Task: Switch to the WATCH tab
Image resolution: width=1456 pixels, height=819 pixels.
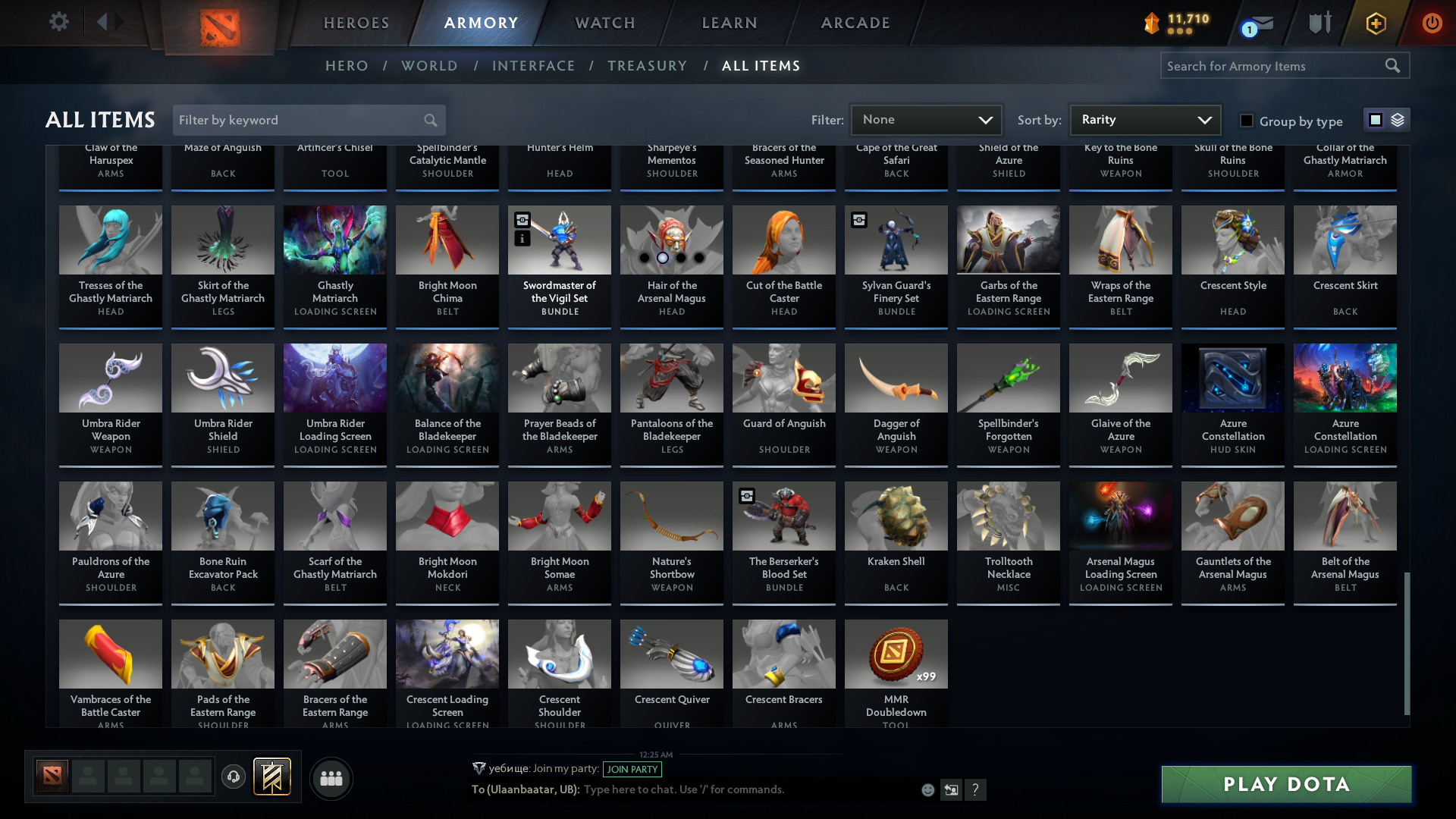Action: [x=604, y=23]
